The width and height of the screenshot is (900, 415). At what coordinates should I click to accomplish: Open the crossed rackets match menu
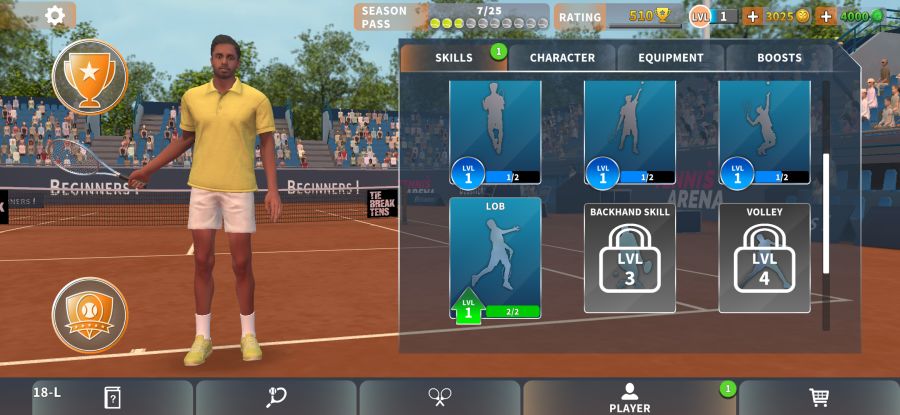[x=440, y=397]
